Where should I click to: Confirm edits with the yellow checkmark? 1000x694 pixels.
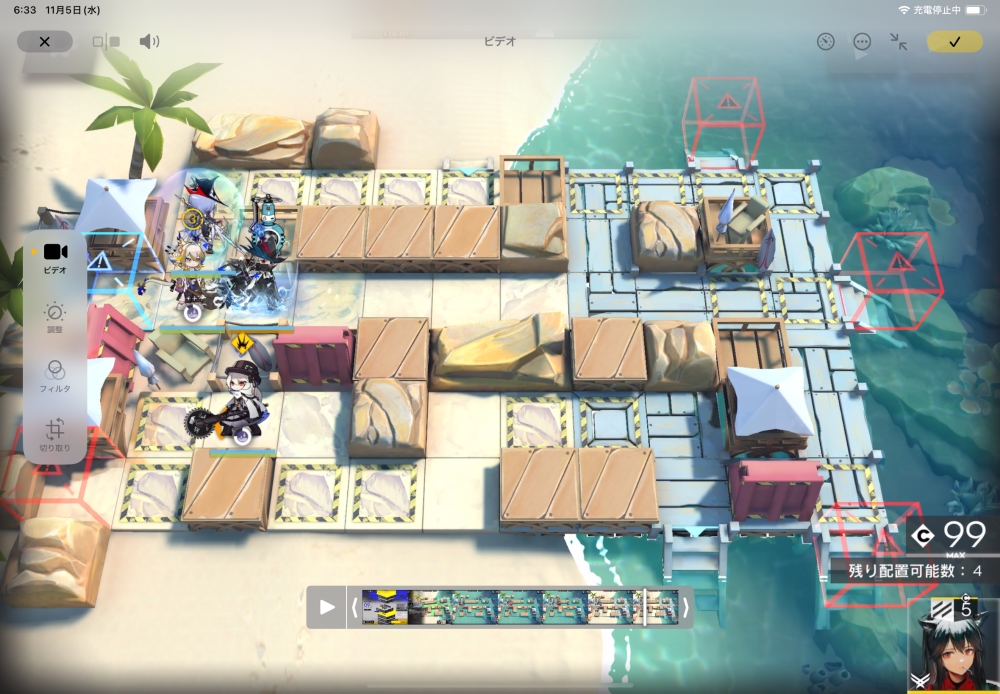tap(954, 41)
